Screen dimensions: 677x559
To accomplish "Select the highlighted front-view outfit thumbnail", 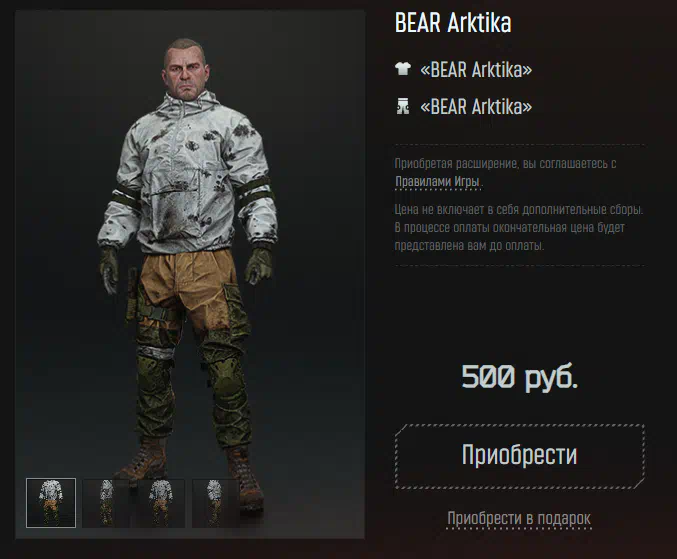I will 51,502.
